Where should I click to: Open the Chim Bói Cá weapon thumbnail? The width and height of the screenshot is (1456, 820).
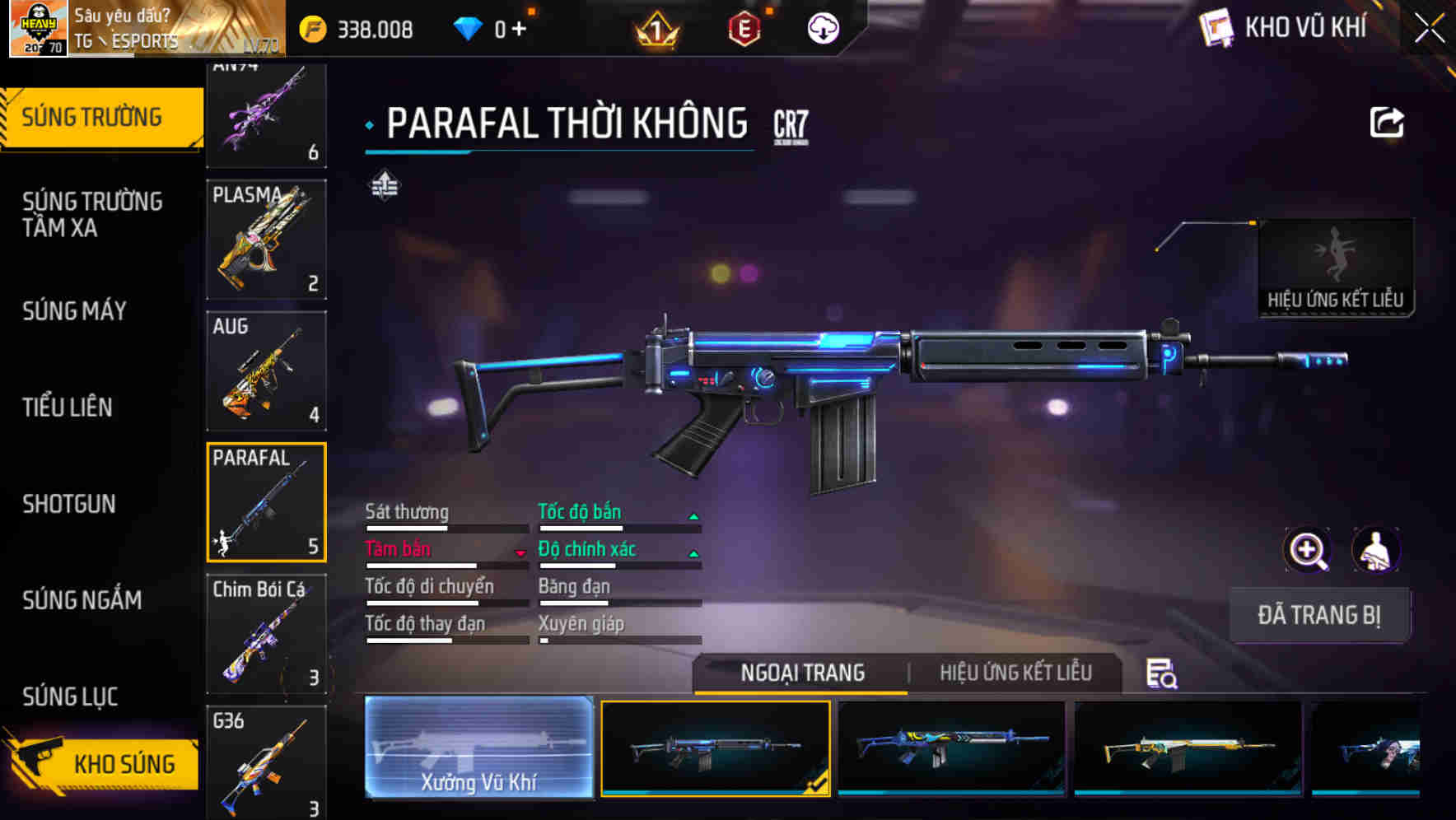[266, 632]
